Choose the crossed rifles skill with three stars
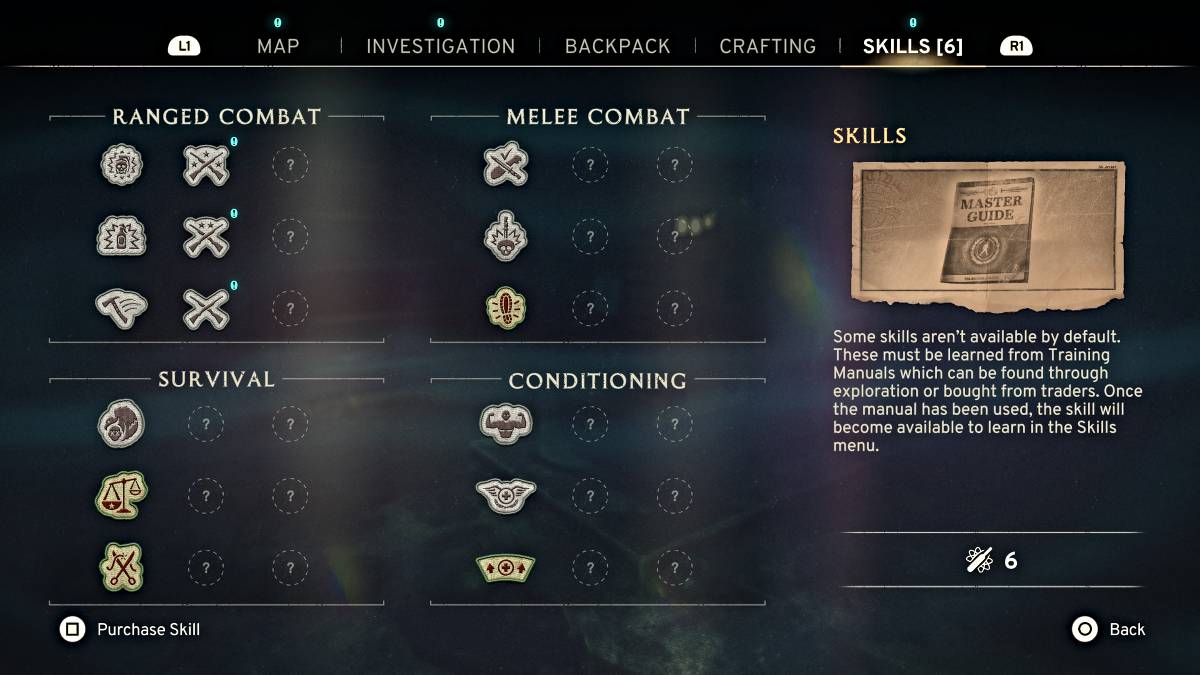This screenshot has width=1200, height=675. [x=206, y=165]
